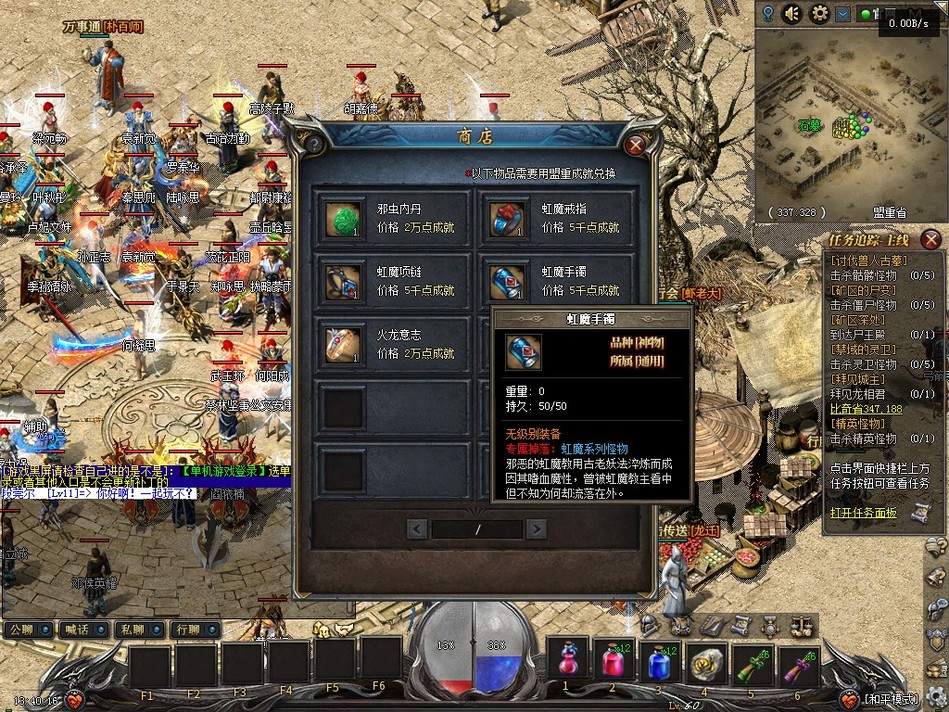Select the 行聊 guild chat channel
The image size is (949, 712).
(186, 630)
